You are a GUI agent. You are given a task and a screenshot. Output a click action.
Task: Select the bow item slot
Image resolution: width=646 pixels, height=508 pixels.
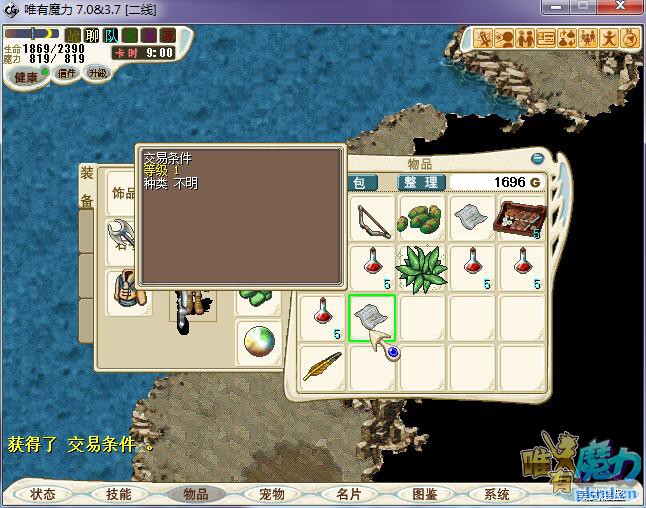click(372, 218)
